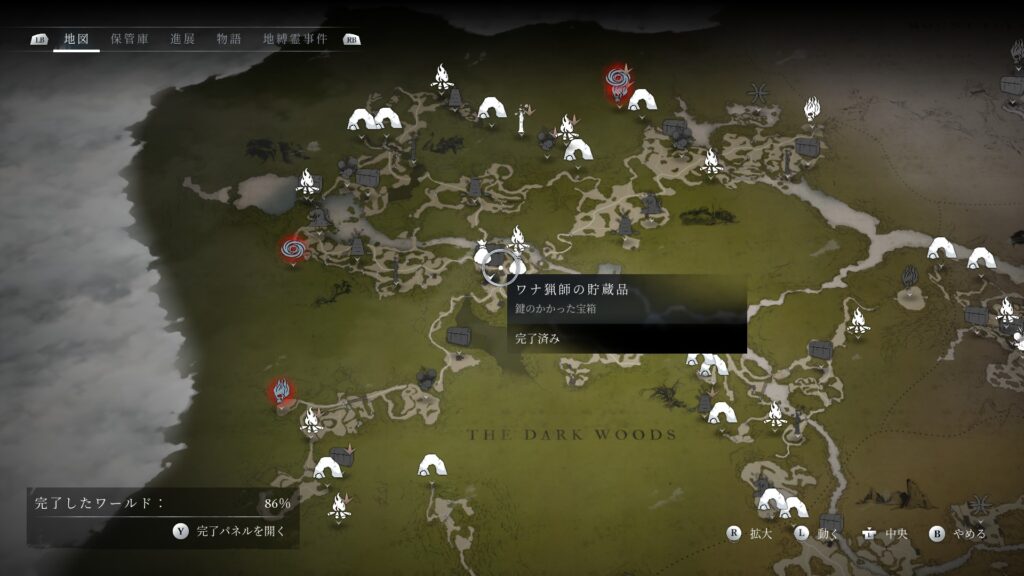Switch to the 地図 map tab
Screen dimensions: 1024x576
click(76, 39)
